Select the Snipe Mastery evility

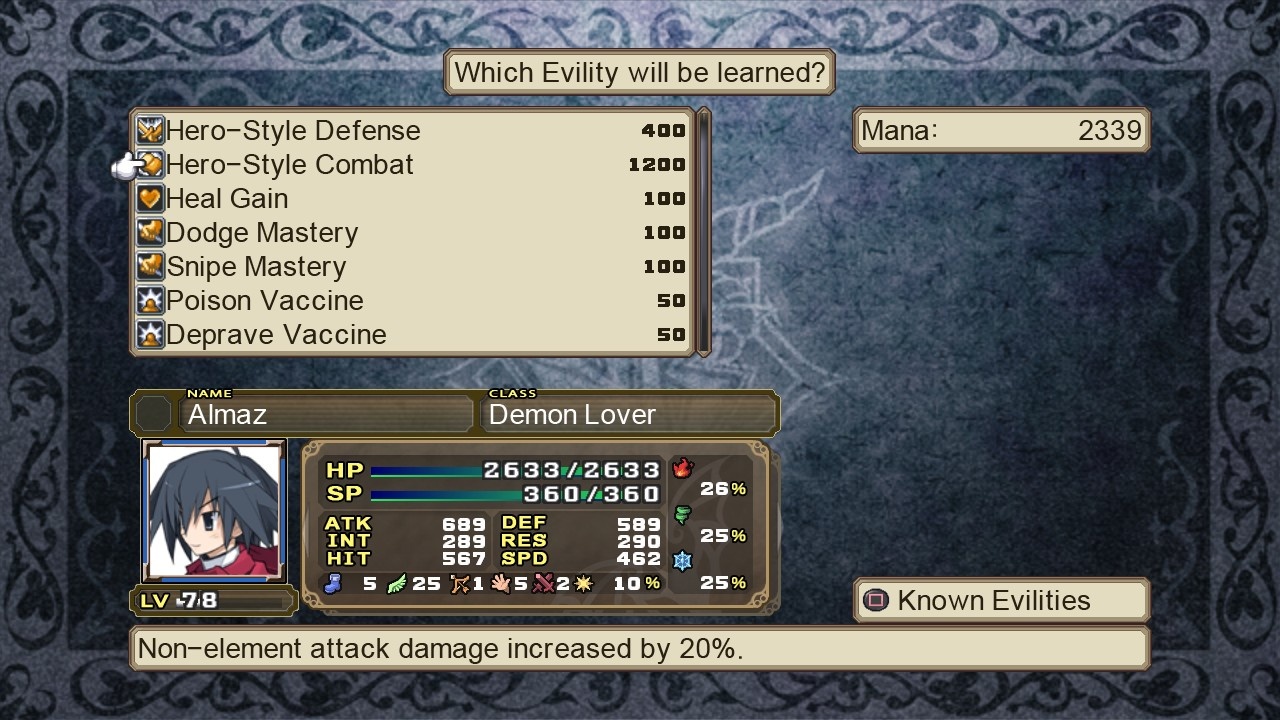tap(255, 266)
